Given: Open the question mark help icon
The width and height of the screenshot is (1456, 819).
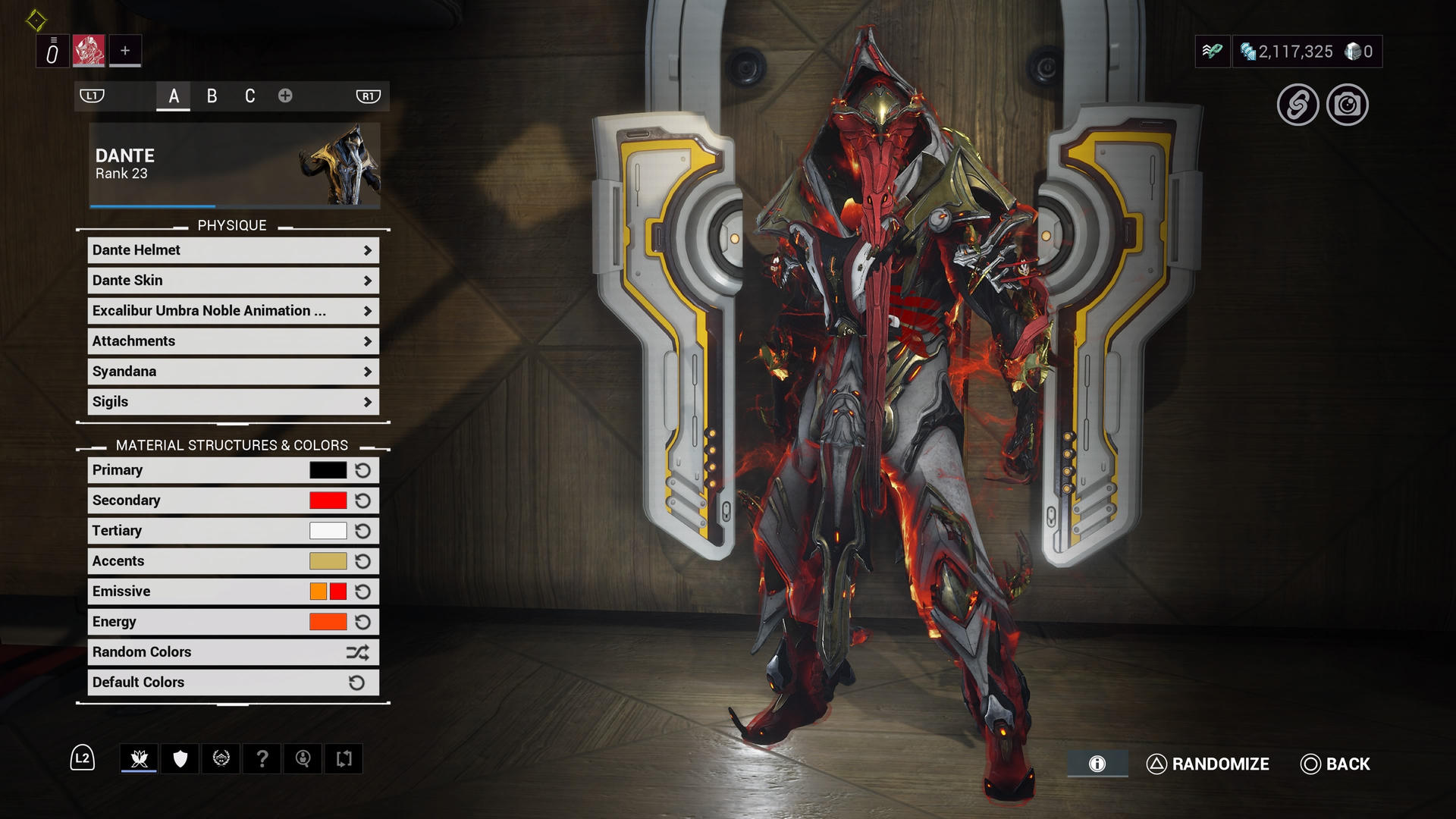Looking at the screenshot, I should tap(262, 758).
